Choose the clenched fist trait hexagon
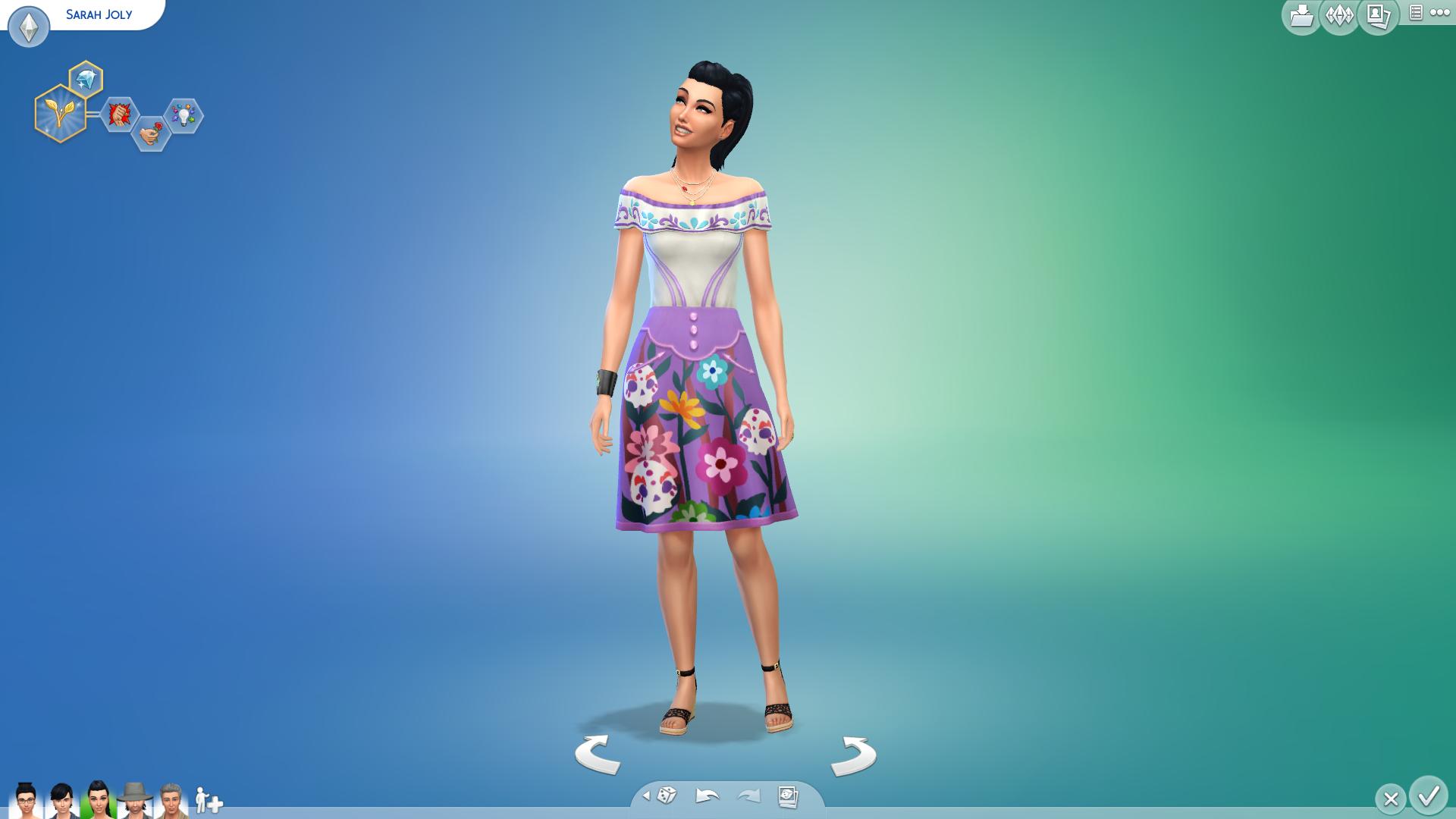 [x=119, y=115]
